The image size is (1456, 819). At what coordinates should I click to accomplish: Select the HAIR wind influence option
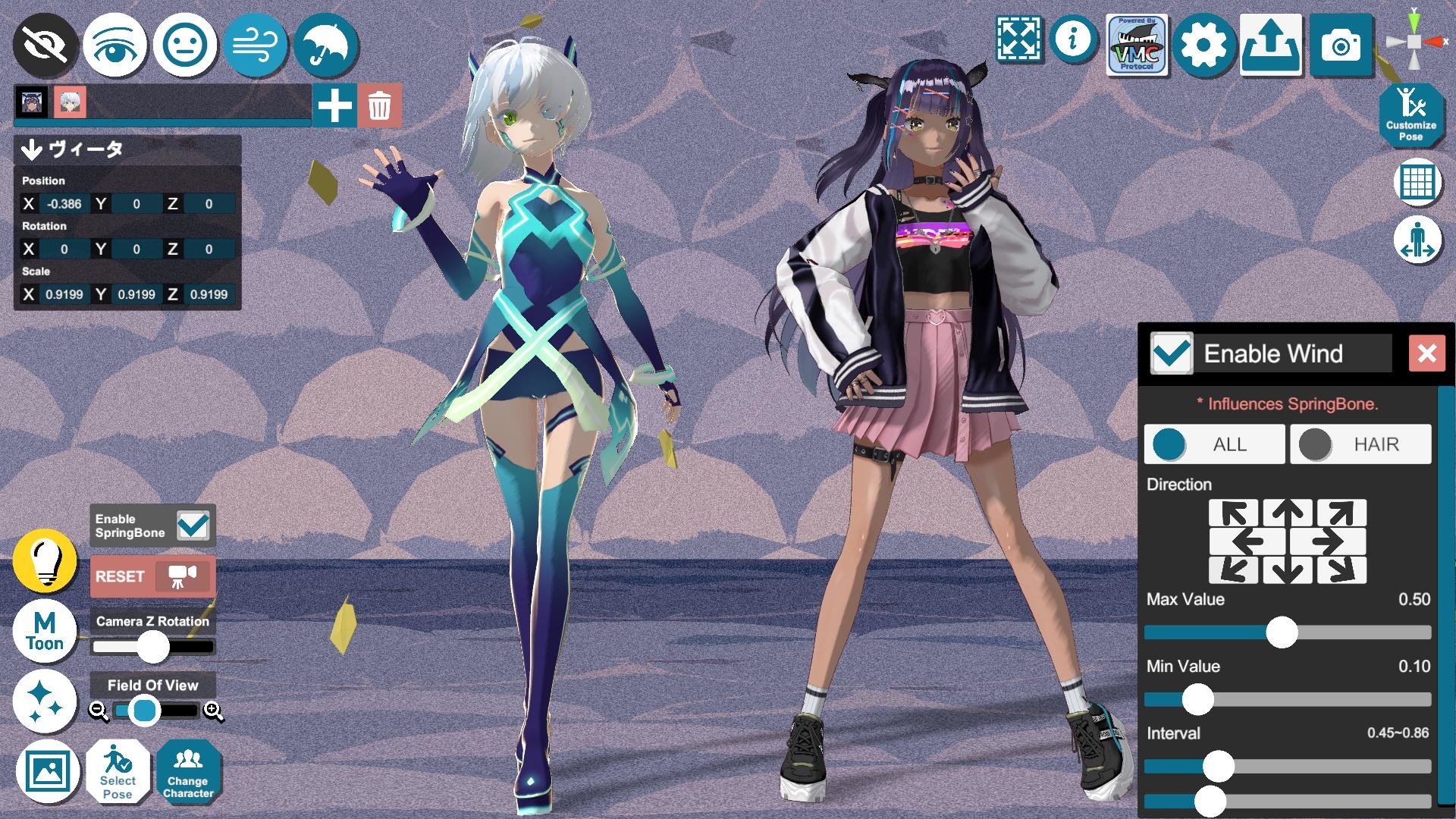pyautogui.click(x=1359, y=444)
